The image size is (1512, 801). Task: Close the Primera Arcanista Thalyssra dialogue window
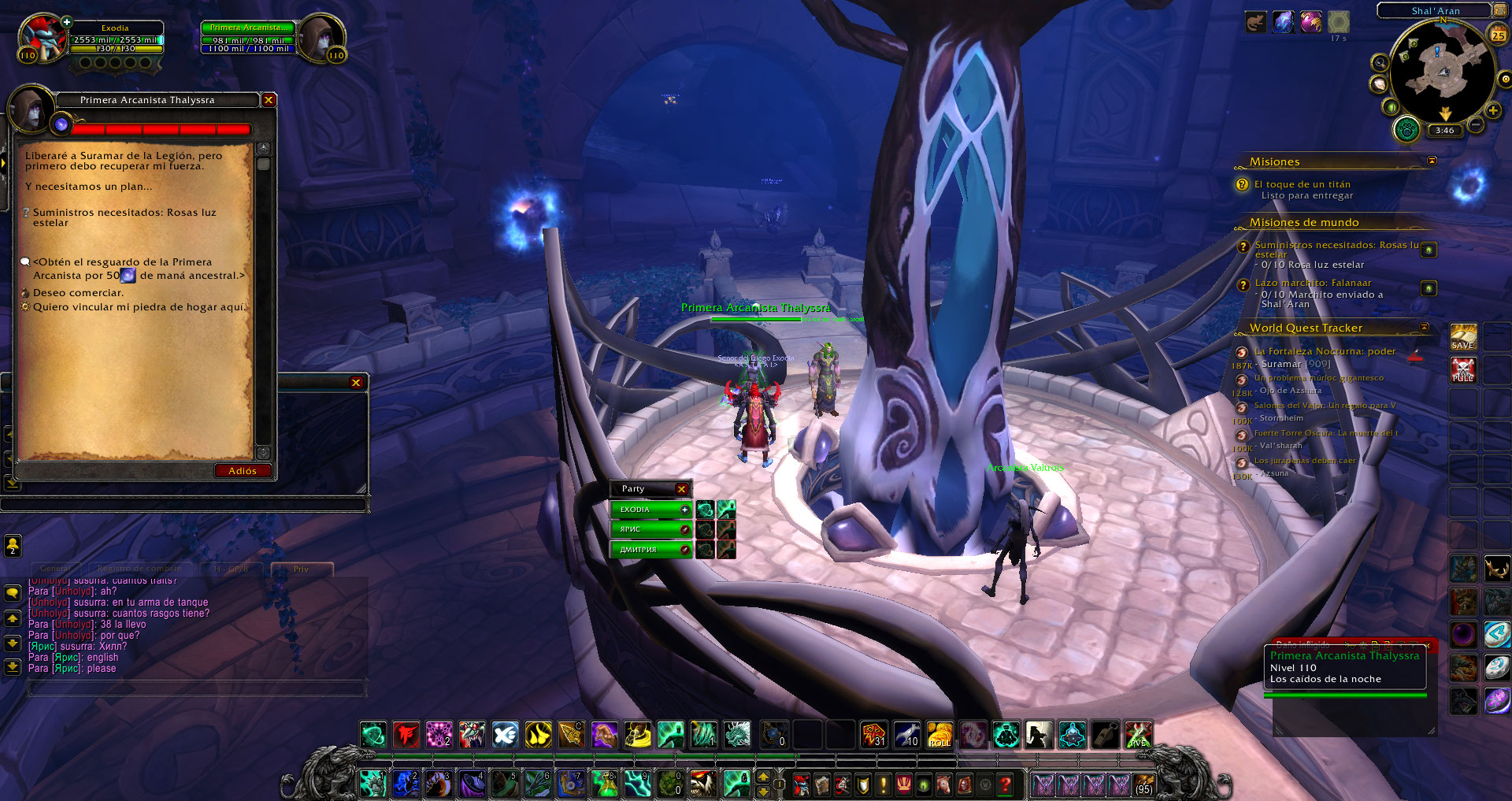[269, 100]
